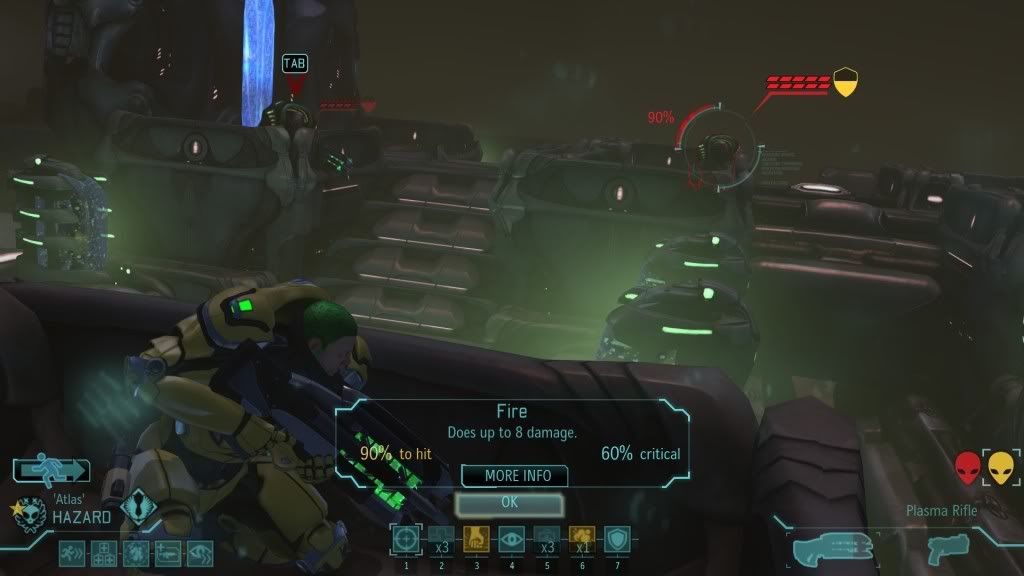Confirm the shot with the OK button
Screen dimensions: 1024x576
point(509,503)
